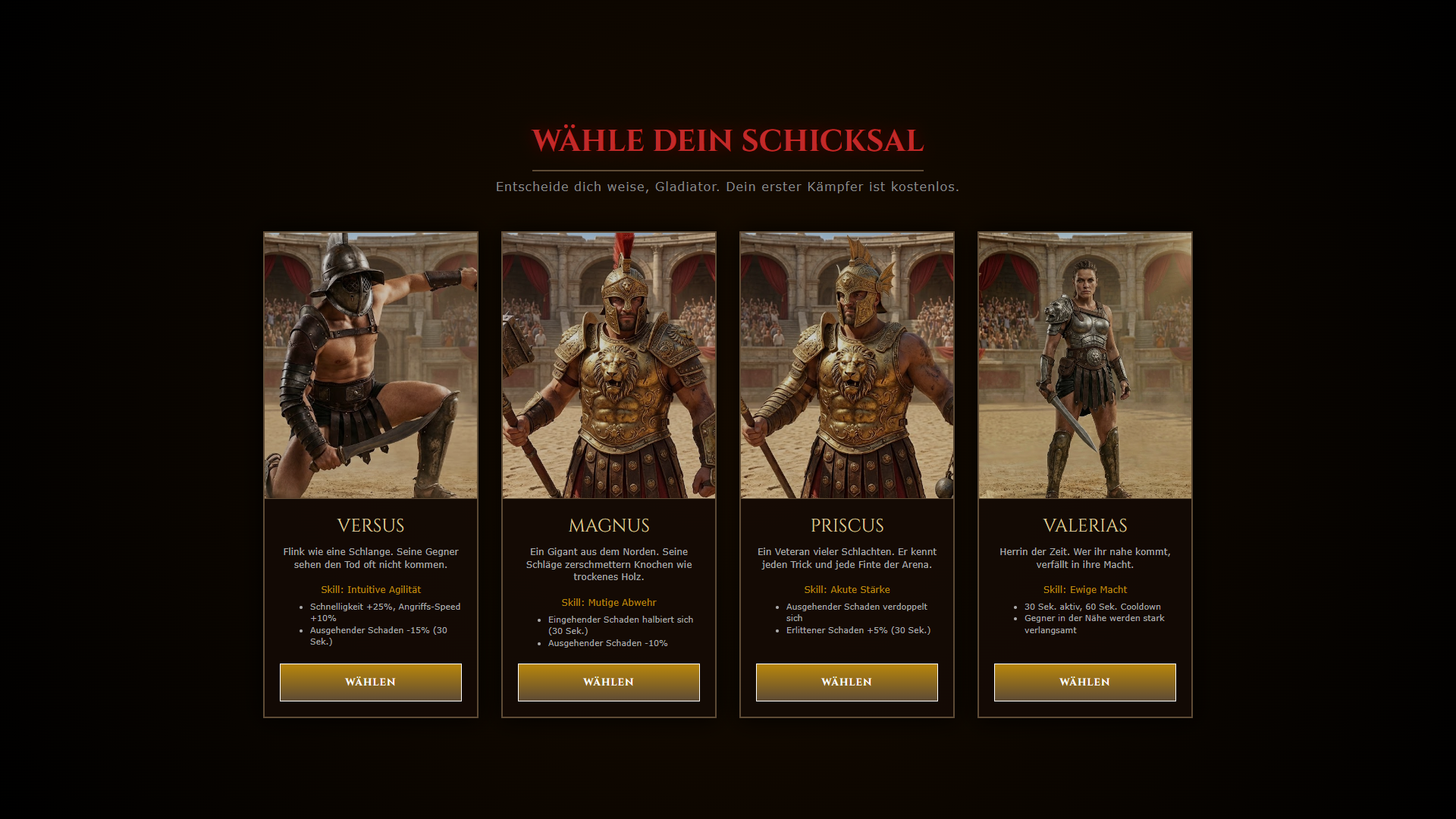Select the MAGNUS name heading
Viewport: 1456px width, 819px height.
(608, 525)
